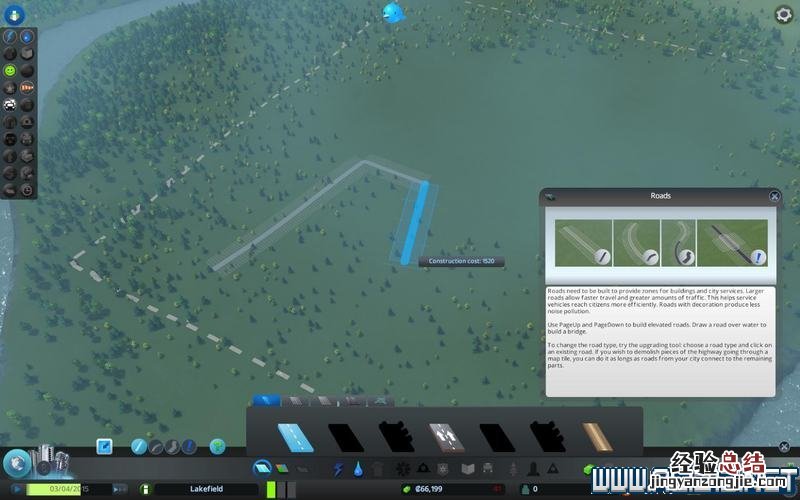Open the water and sewage build menu
800x500 pixels.
(x=358, y=468)
